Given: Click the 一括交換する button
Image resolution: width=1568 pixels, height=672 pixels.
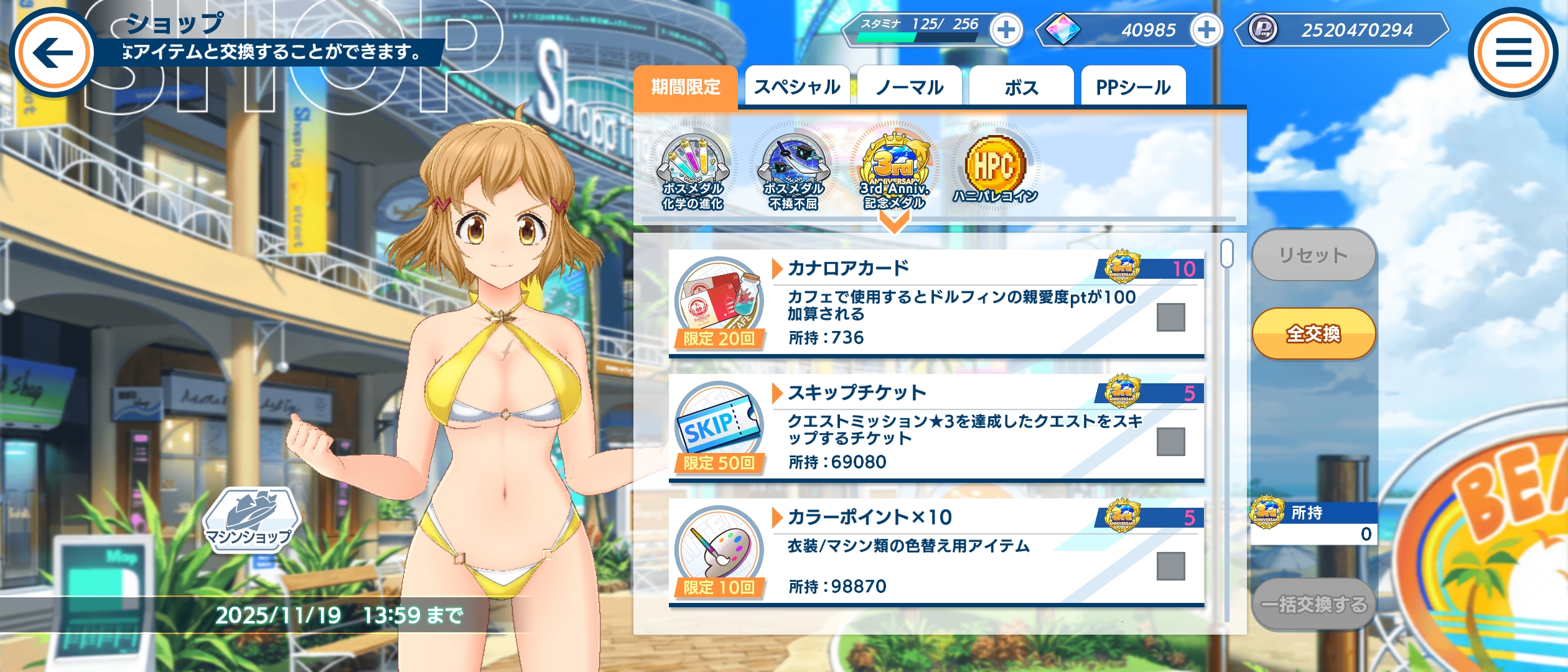Looking at the screenshot, I should 1314,604.
